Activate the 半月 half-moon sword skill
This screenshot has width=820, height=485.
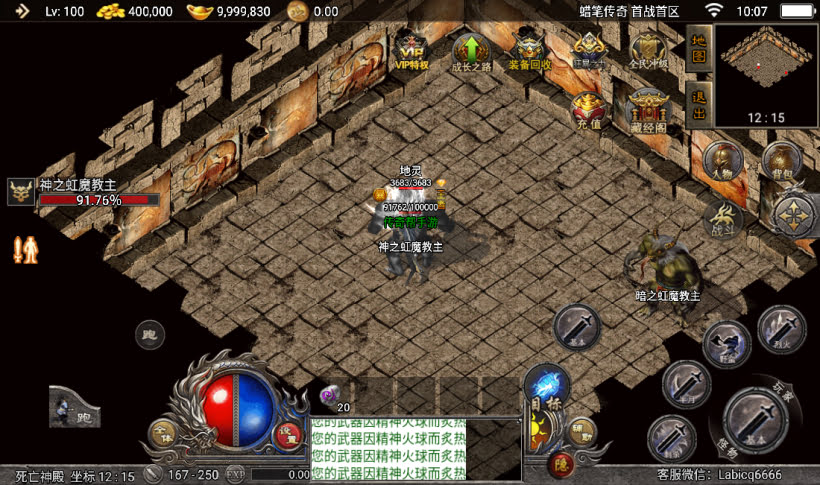click(x=687, y=383)
